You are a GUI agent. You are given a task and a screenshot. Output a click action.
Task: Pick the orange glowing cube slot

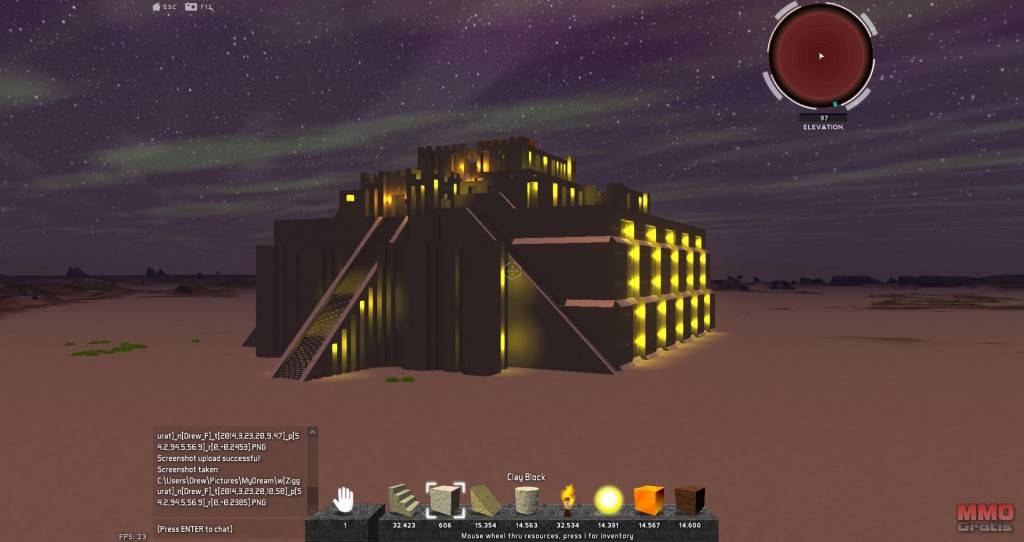coord(649,499)
